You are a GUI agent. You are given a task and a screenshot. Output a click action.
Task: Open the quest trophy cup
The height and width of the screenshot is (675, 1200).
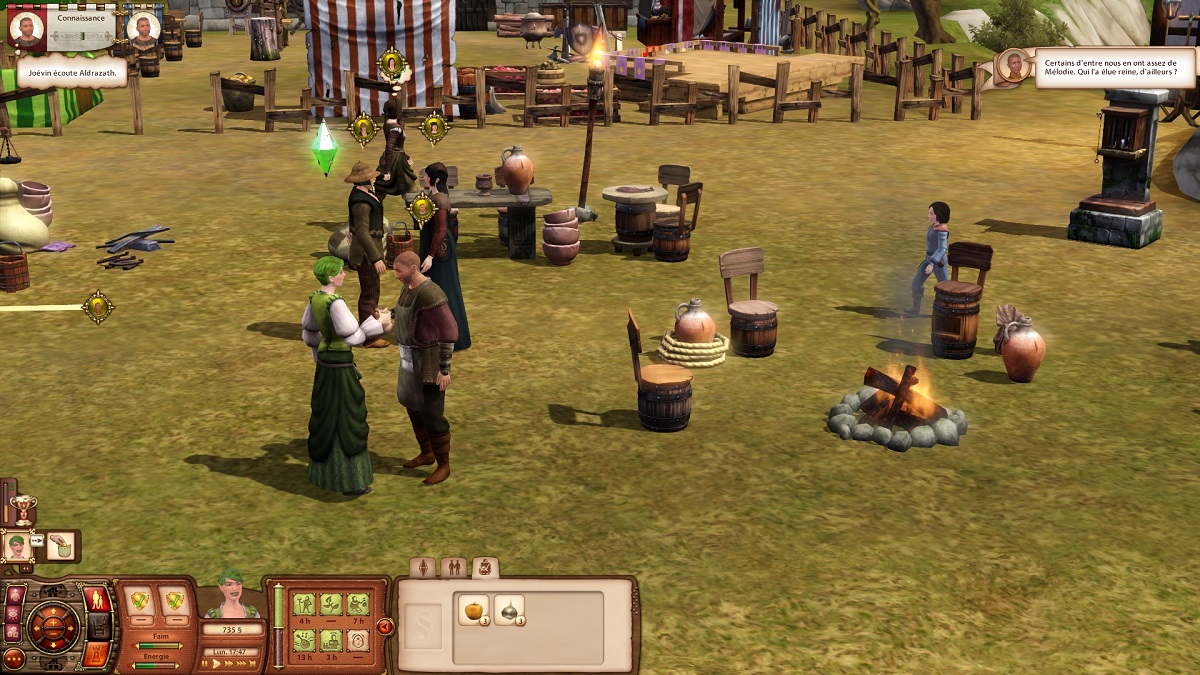click(21, 505)
